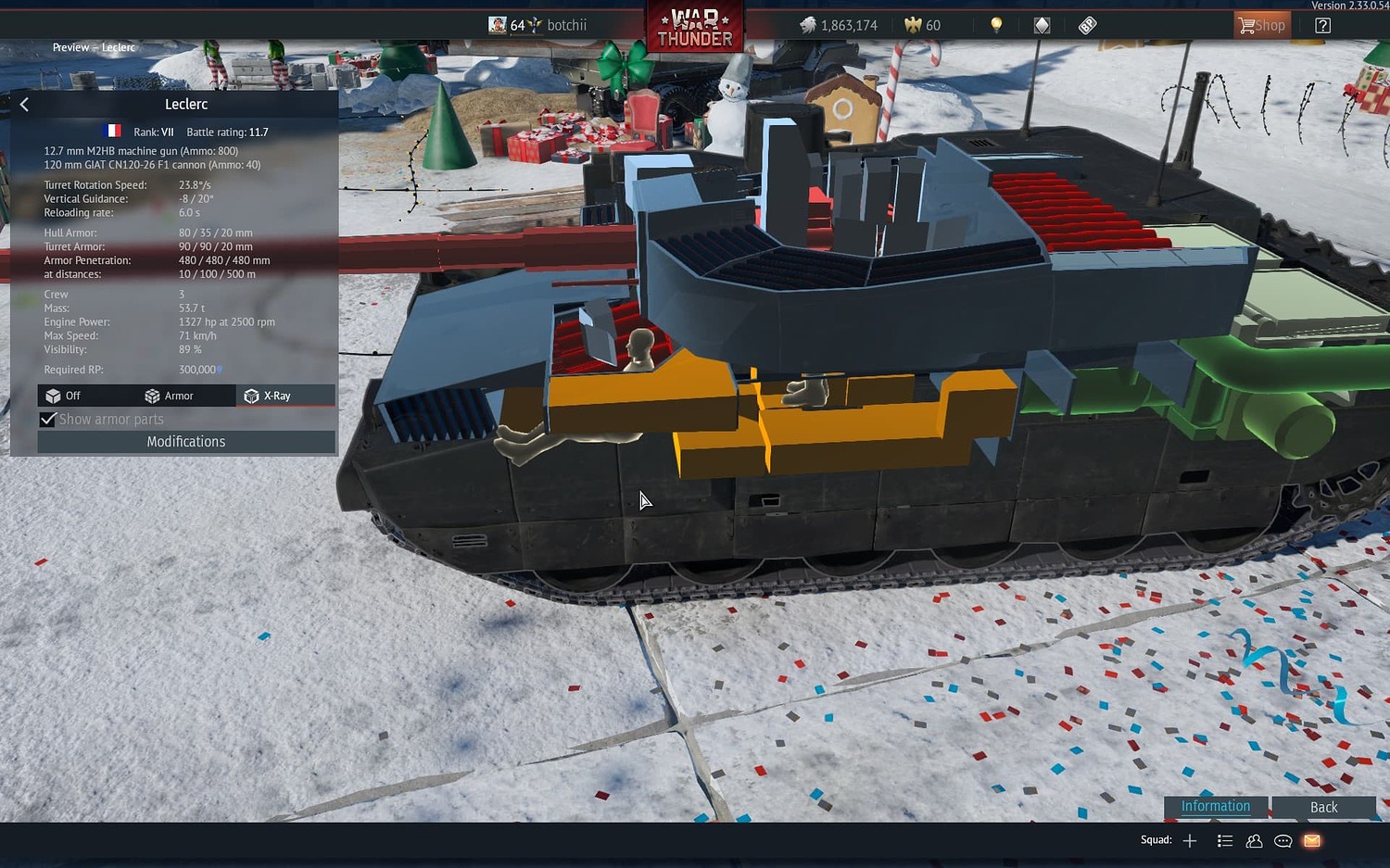Click the War Thunder logo banner
The image size is (1390, 868).
[695, 27]
